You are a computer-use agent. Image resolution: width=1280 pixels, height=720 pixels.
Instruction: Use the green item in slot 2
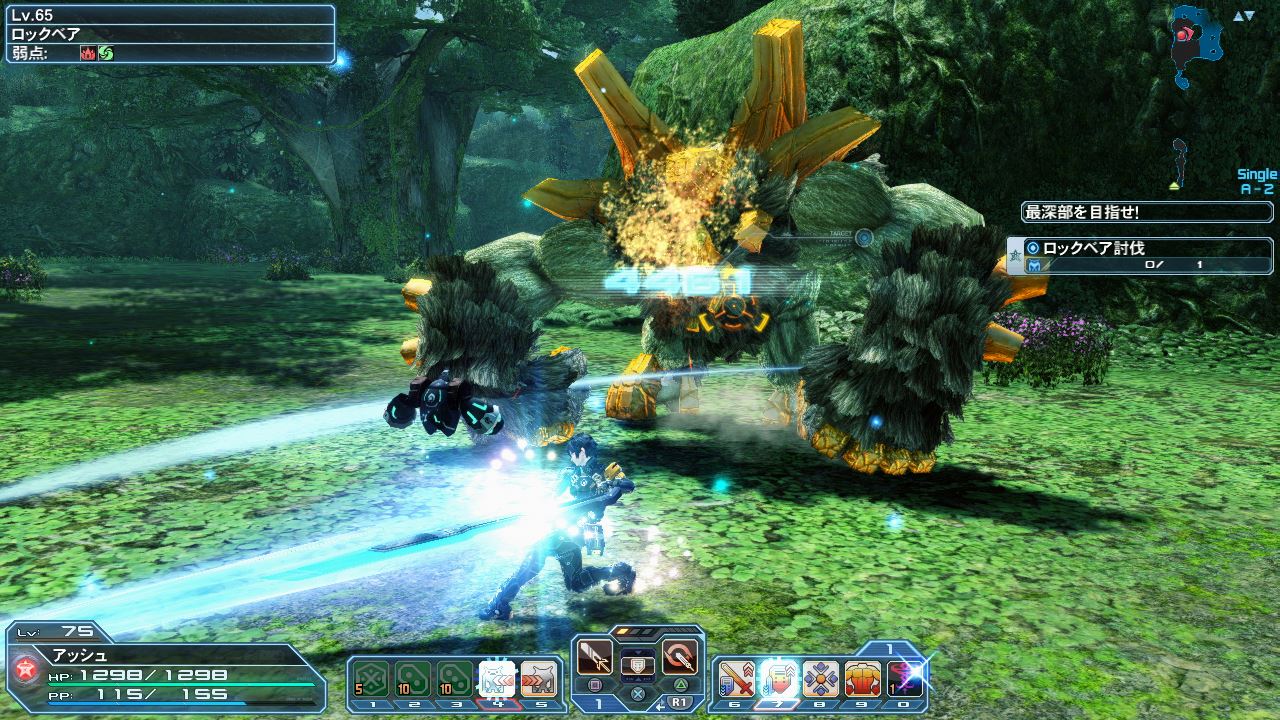coord(413,679)
